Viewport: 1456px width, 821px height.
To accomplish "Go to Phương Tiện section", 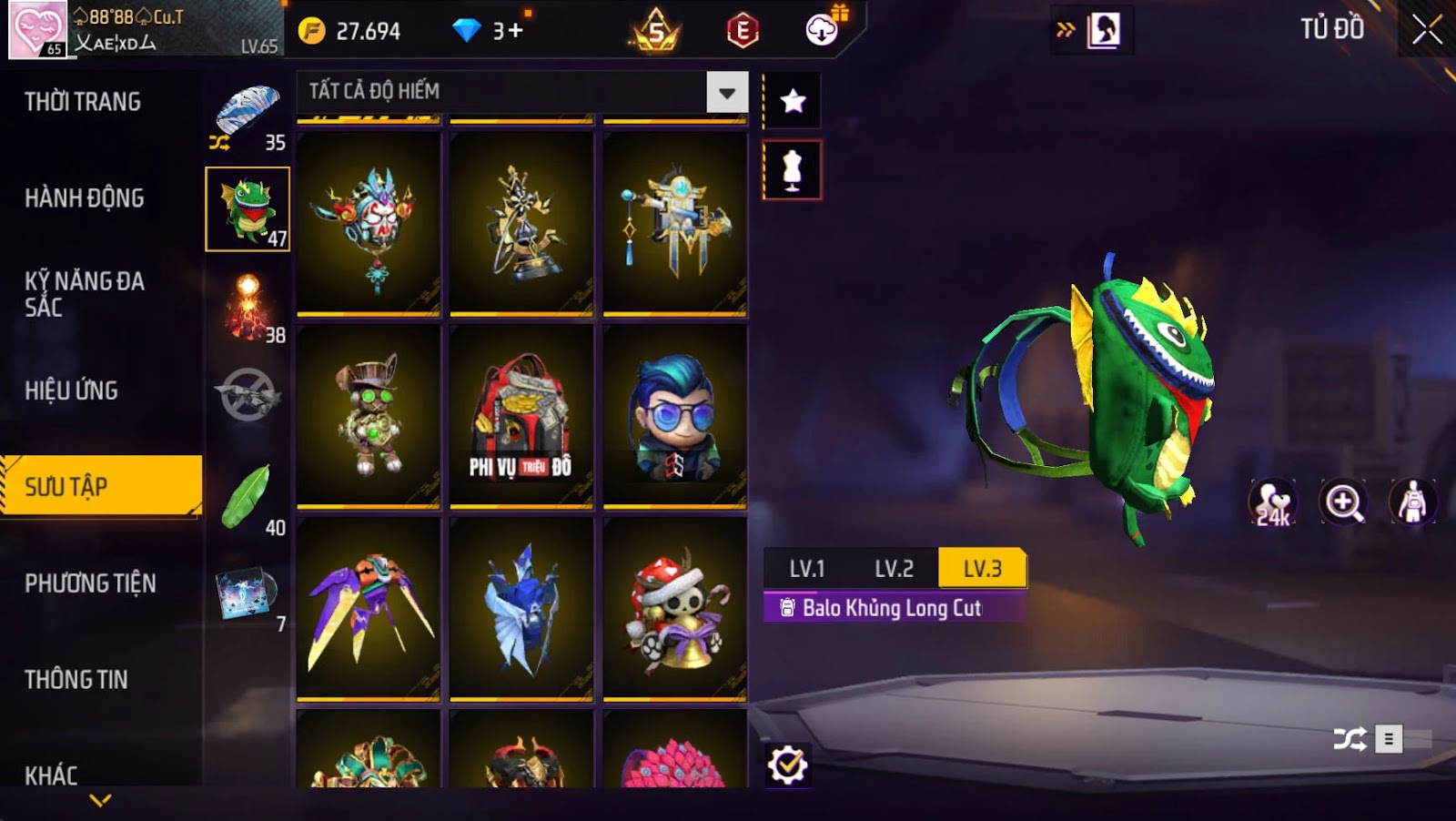I will [90, 583].
